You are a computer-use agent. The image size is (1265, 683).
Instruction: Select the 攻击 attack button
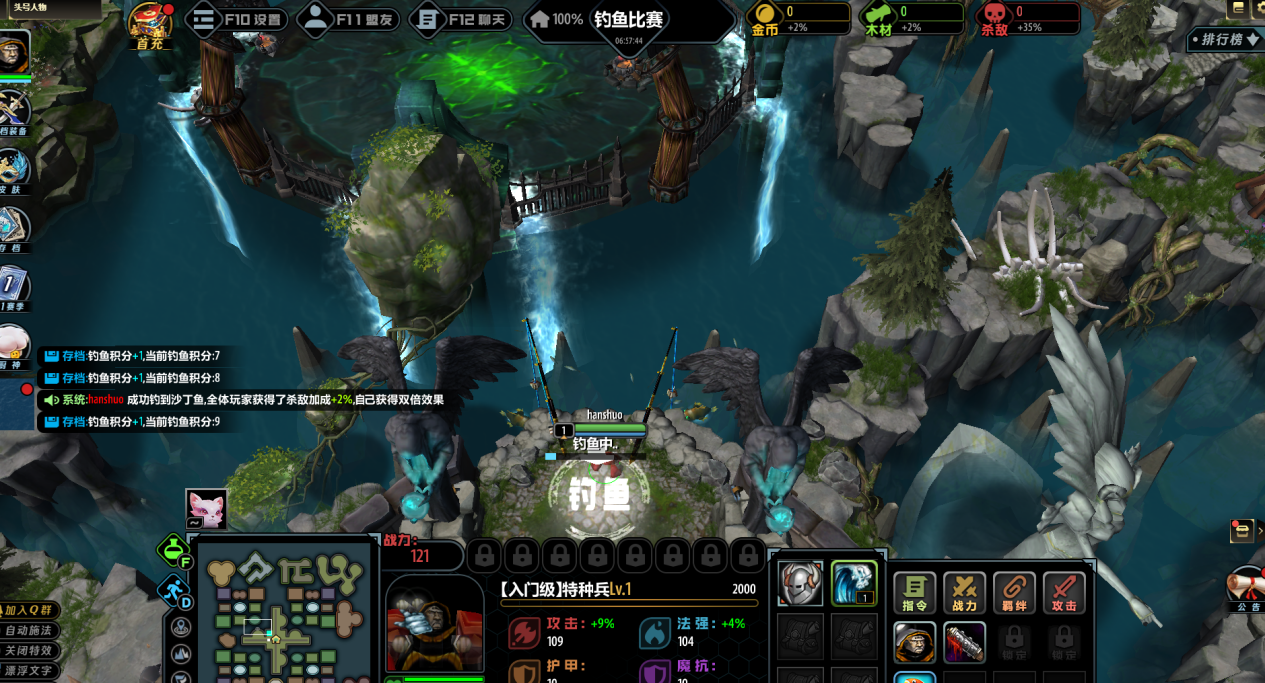click(x=1064, y=592)
